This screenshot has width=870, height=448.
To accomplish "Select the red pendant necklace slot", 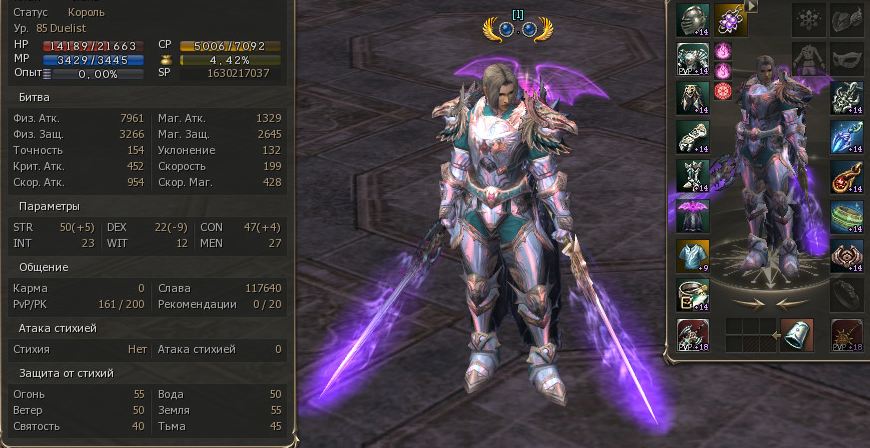I will pos(846,175).
